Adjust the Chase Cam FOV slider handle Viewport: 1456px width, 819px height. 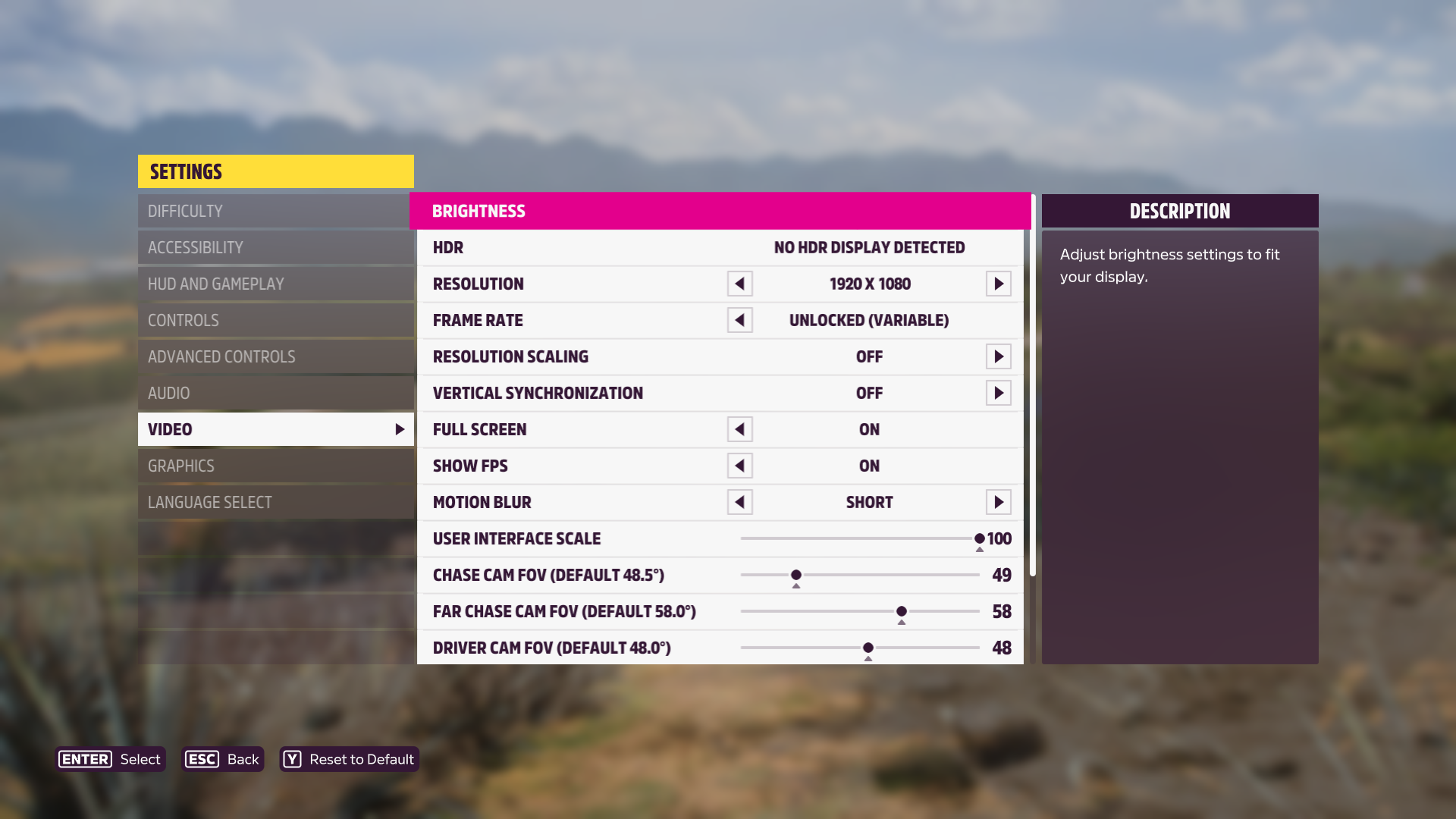coord(796,575)
